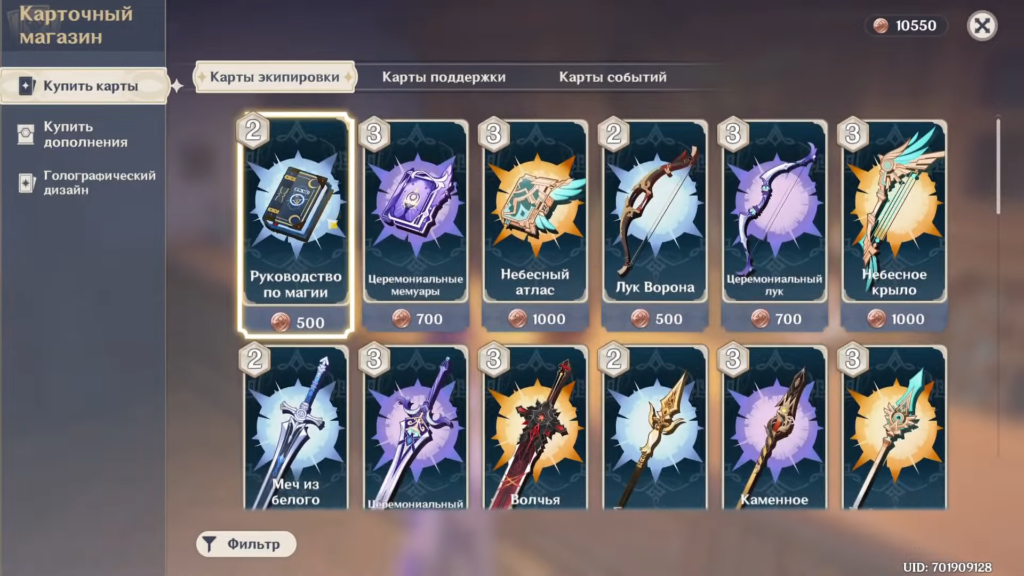Open the Фильтр card filter
This screenshot has width=1024, height=576.
click(246, 544)
